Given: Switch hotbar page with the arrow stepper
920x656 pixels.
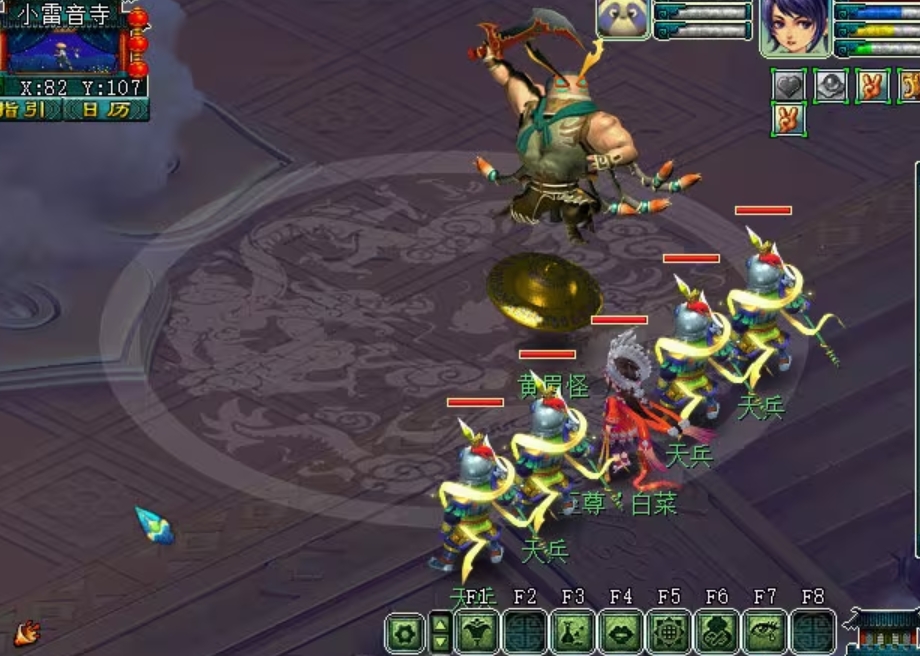Looking at the screenshot, I should point(440,632).
